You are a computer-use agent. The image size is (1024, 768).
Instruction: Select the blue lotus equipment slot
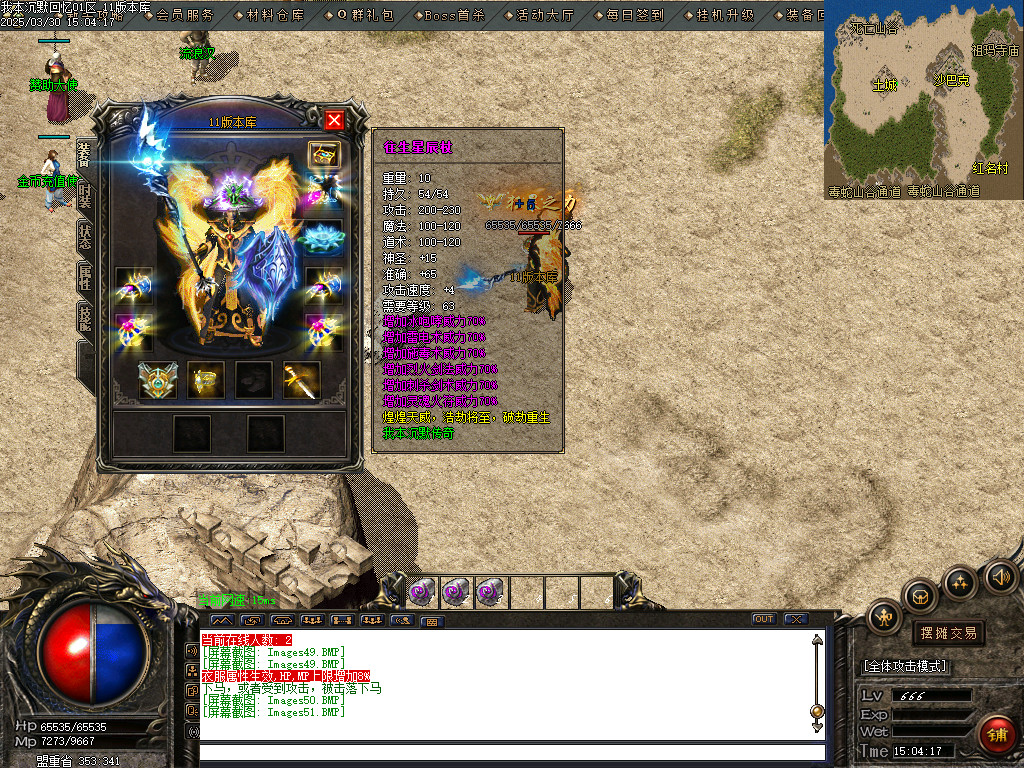pos(324,236)
